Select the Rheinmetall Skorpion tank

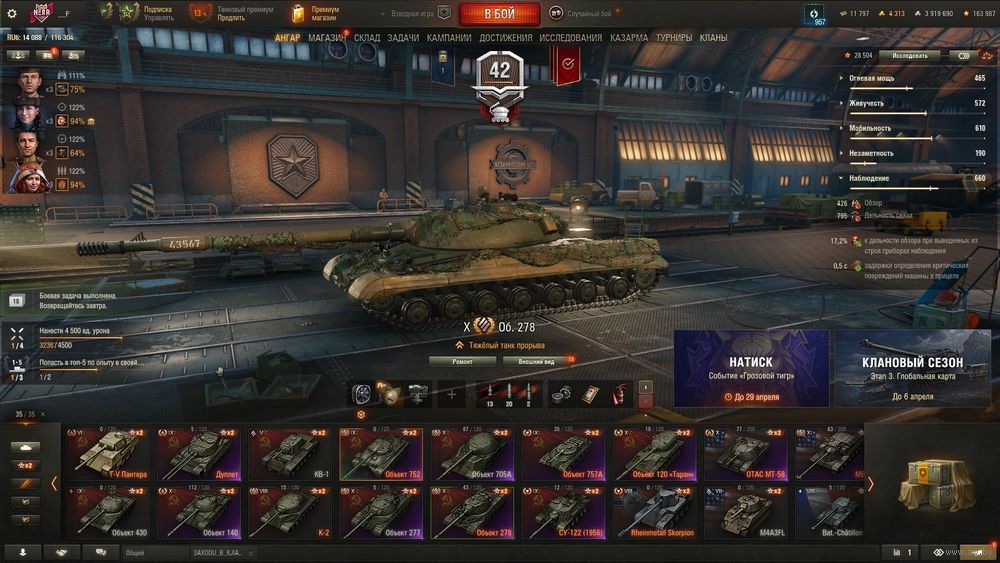656,512
